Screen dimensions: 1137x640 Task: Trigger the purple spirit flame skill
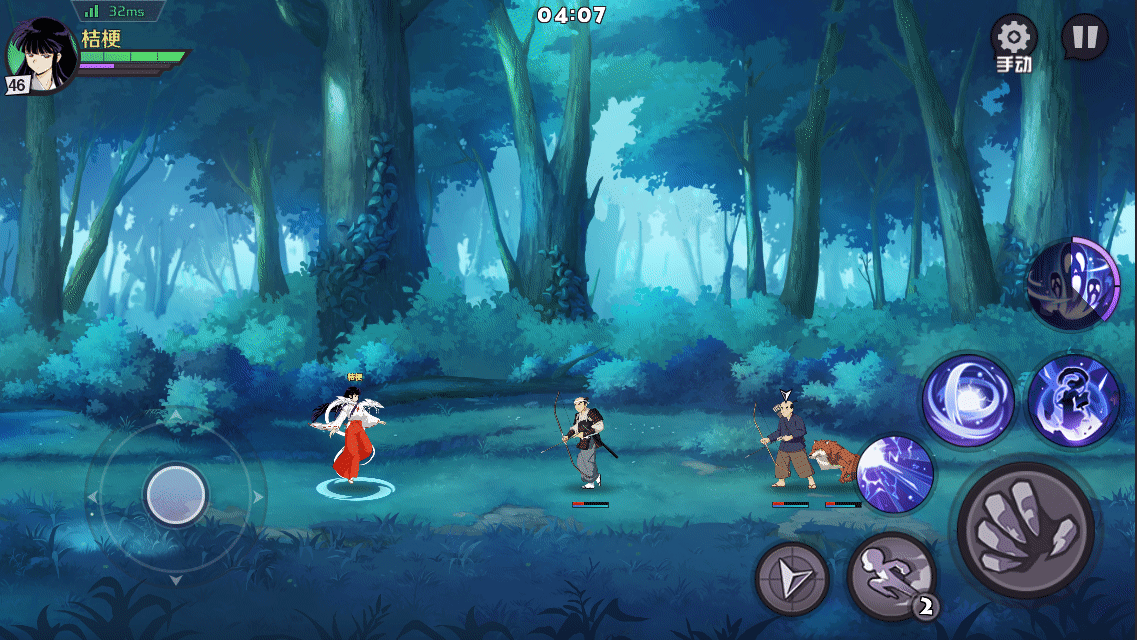pos(1073,400)
